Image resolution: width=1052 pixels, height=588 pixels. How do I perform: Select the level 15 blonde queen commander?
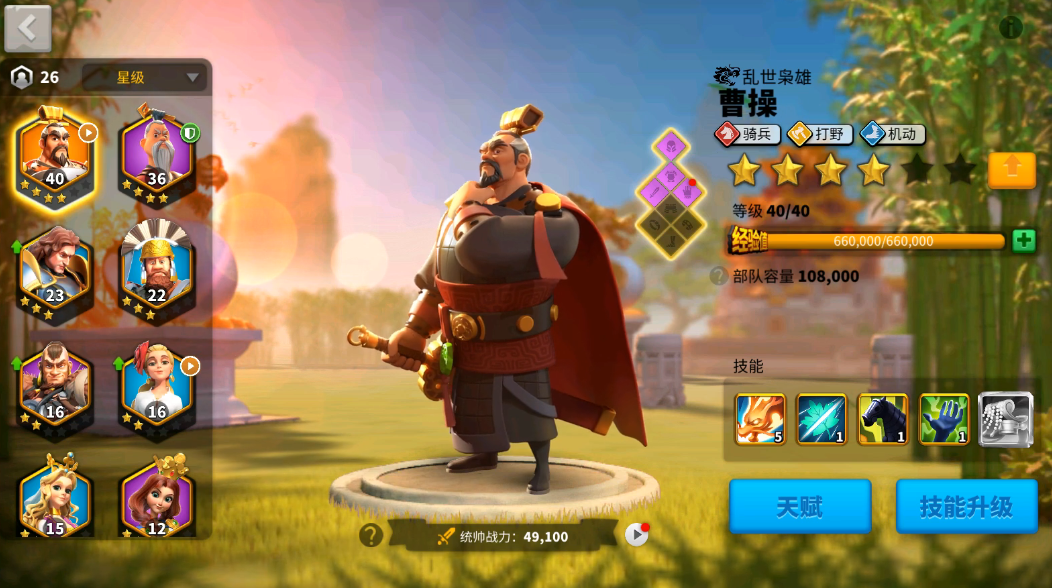point(55,500)
